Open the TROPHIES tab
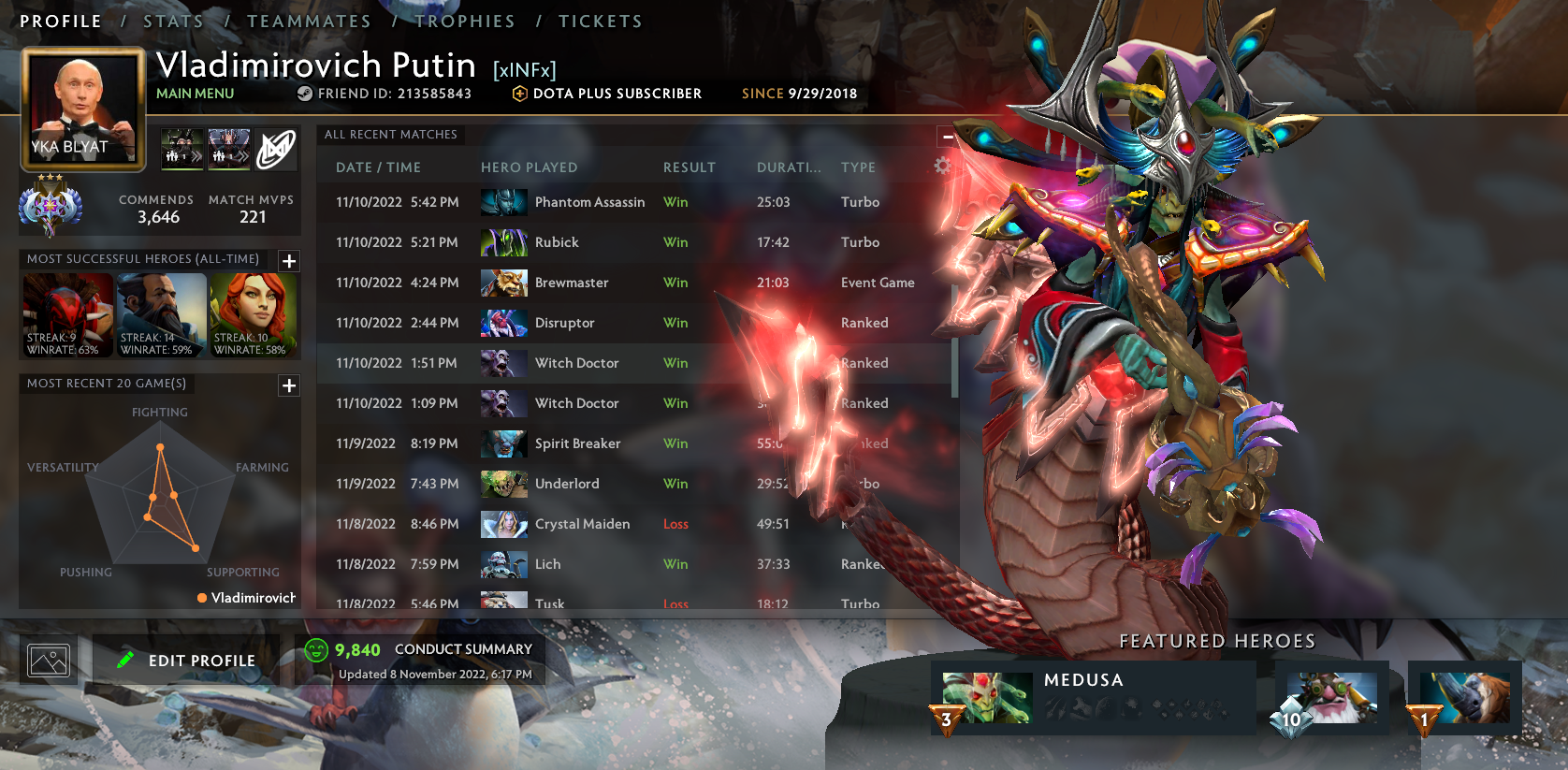Viewport: 1568px width, 770px height. click(x=465, y=21)
